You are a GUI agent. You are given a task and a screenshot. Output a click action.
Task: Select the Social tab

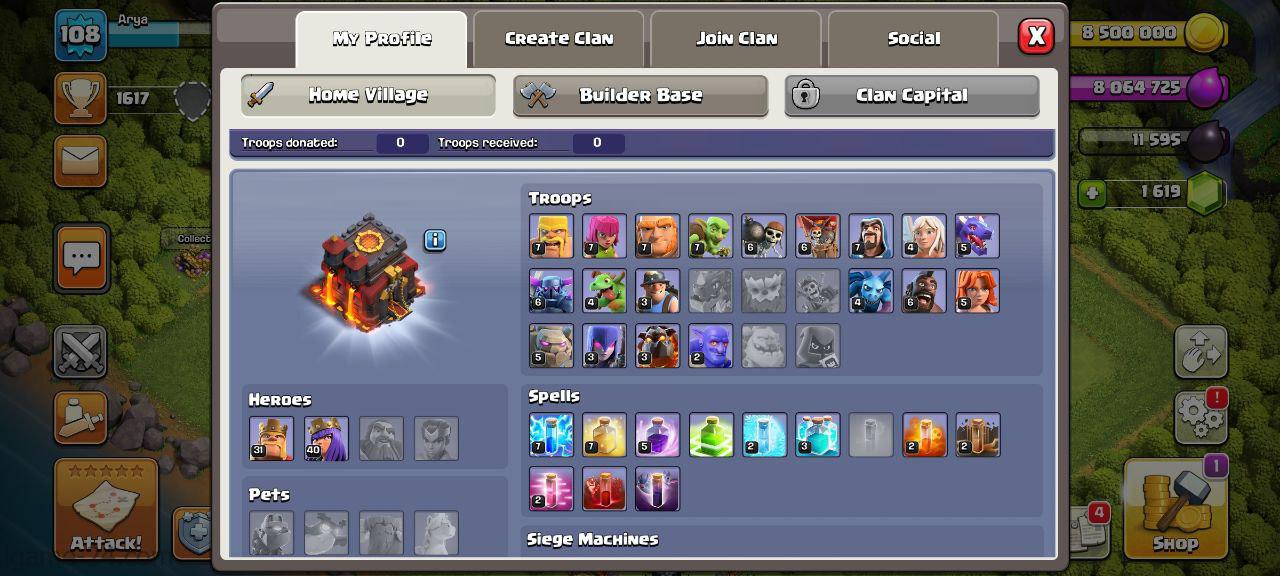913,39
